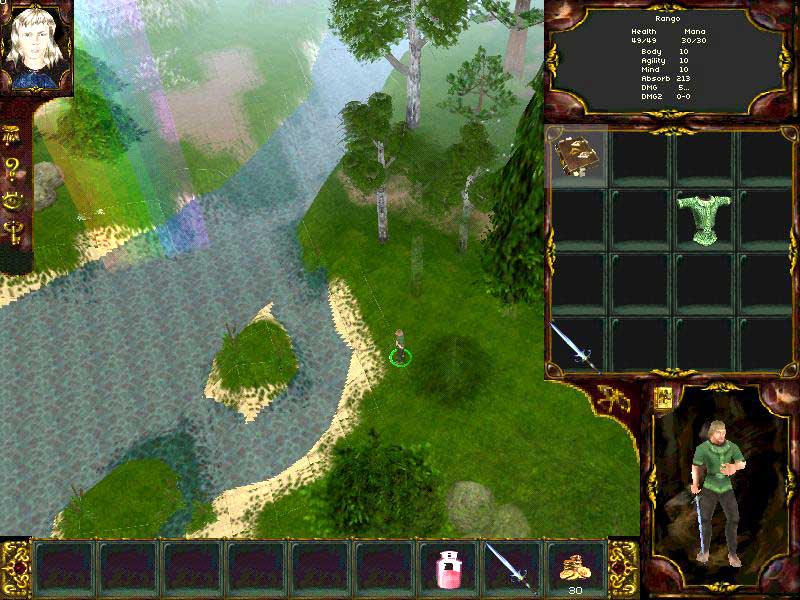The height and width of the screenshot is (600, 800).
Task: Click the small gold icon above the character doll
Action: [662, 397]
